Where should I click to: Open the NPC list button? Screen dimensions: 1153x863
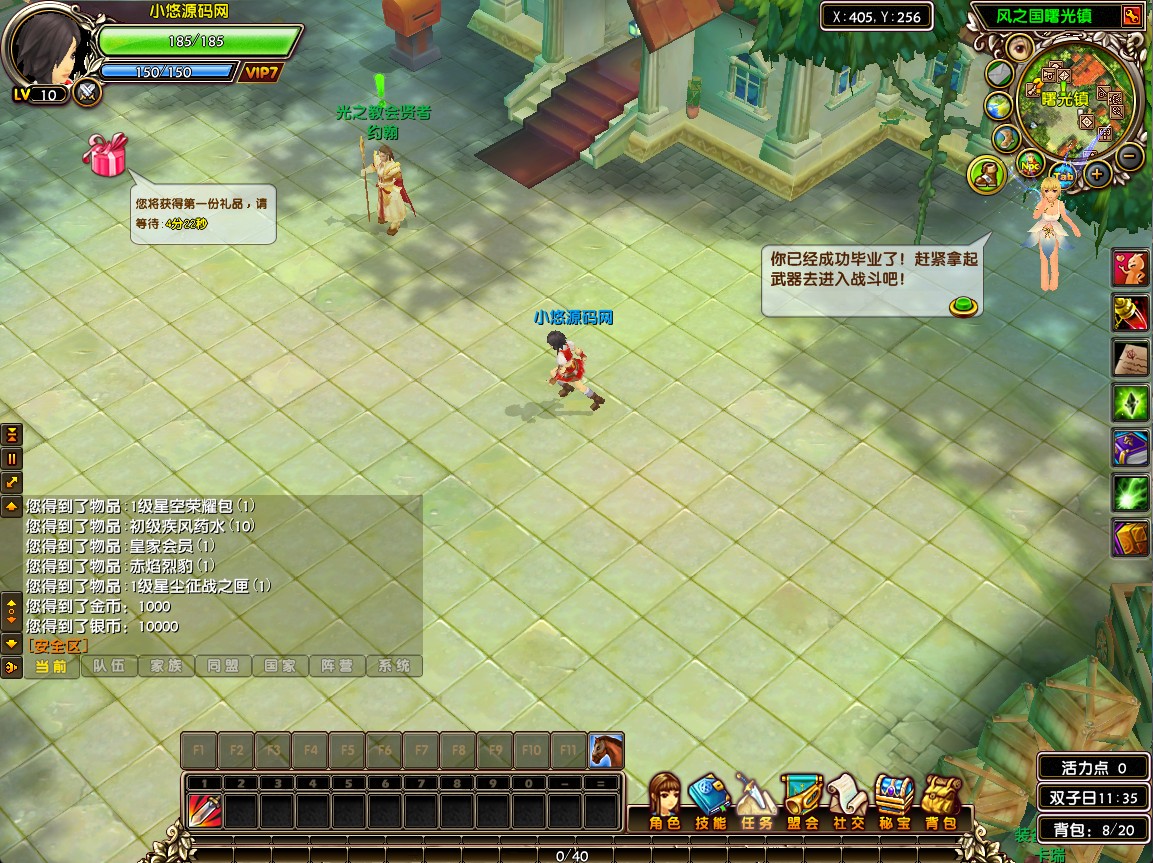tap(1030, 162)
